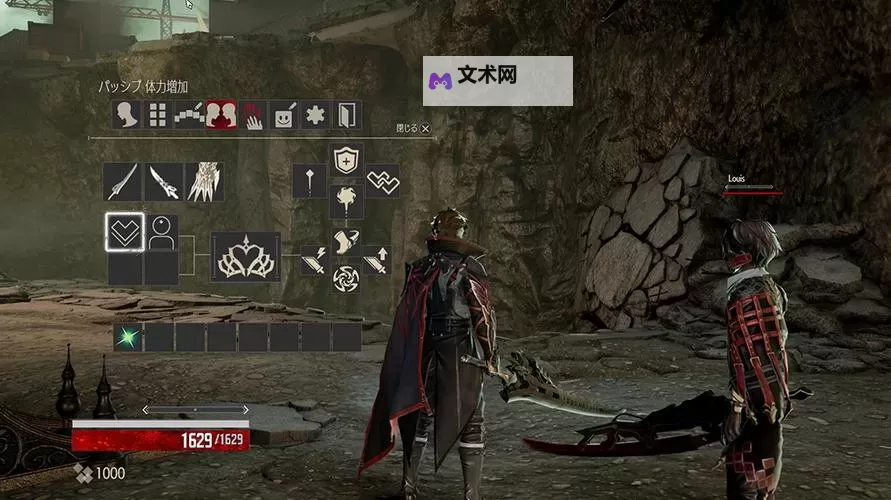Select the green sparkle item slot
891x500 pixels.
click(128, 337)
